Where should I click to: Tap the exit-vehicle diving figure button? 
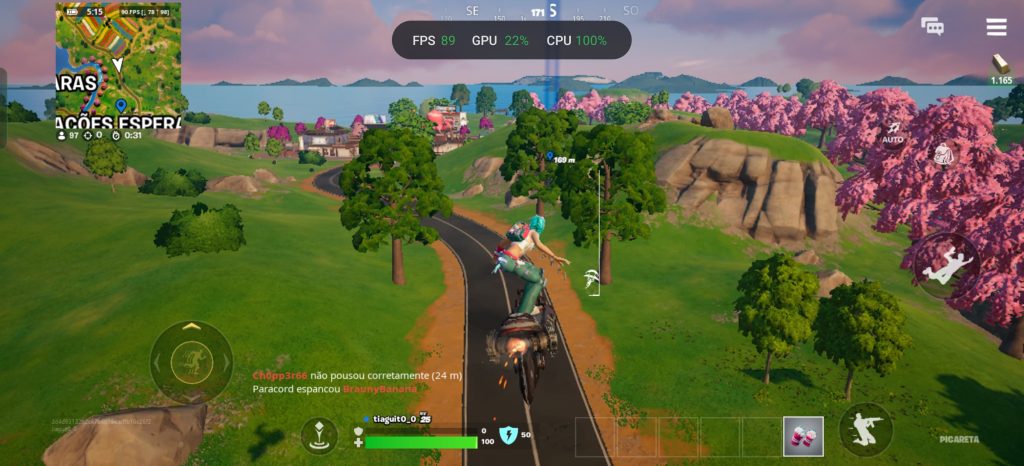point(945,265)
